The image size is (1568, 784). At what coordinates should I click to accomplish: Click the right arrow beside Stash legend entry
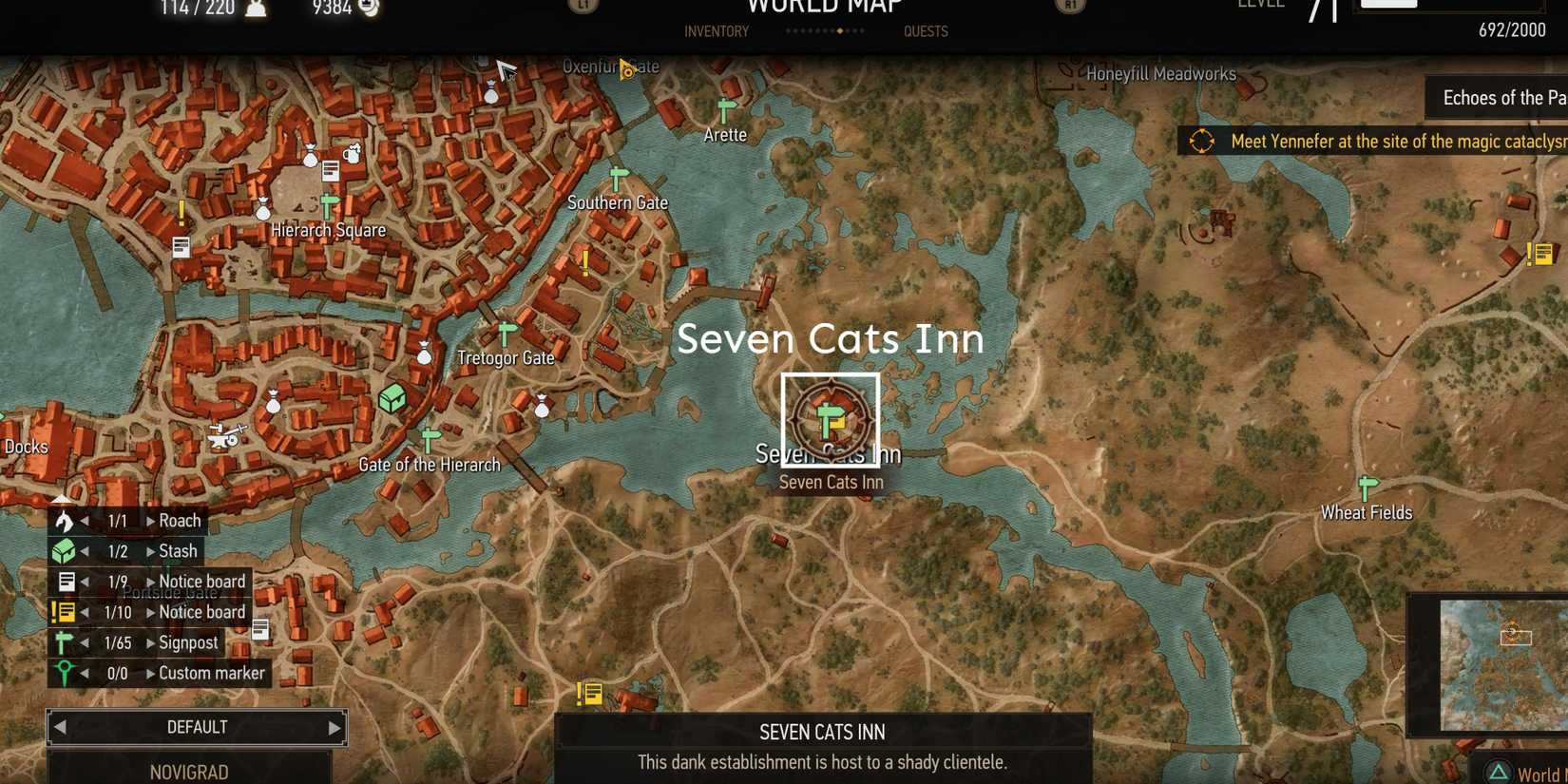(x=152, y=550)
